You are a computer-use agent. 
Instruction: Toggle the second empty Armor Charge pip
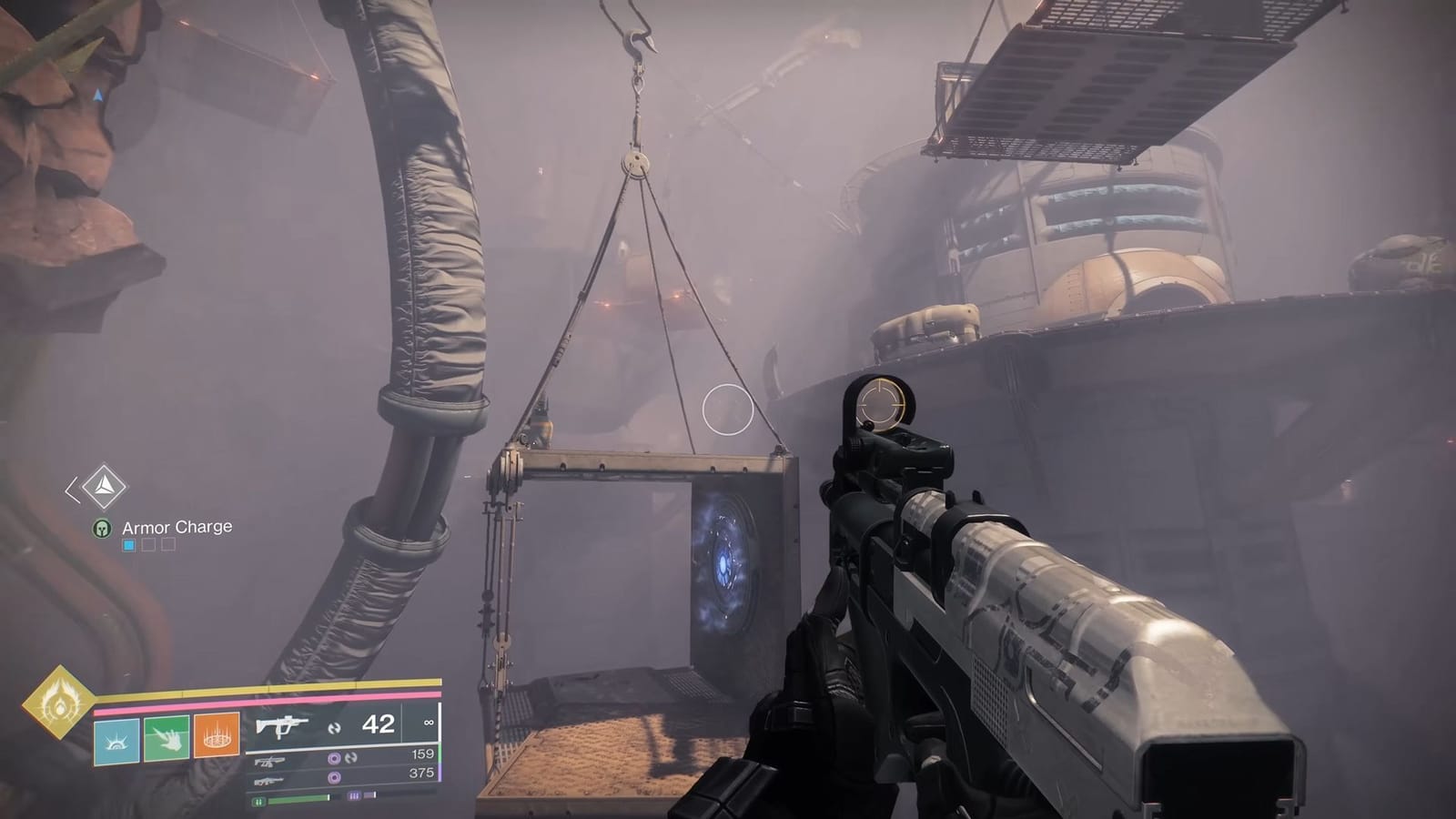167,544
